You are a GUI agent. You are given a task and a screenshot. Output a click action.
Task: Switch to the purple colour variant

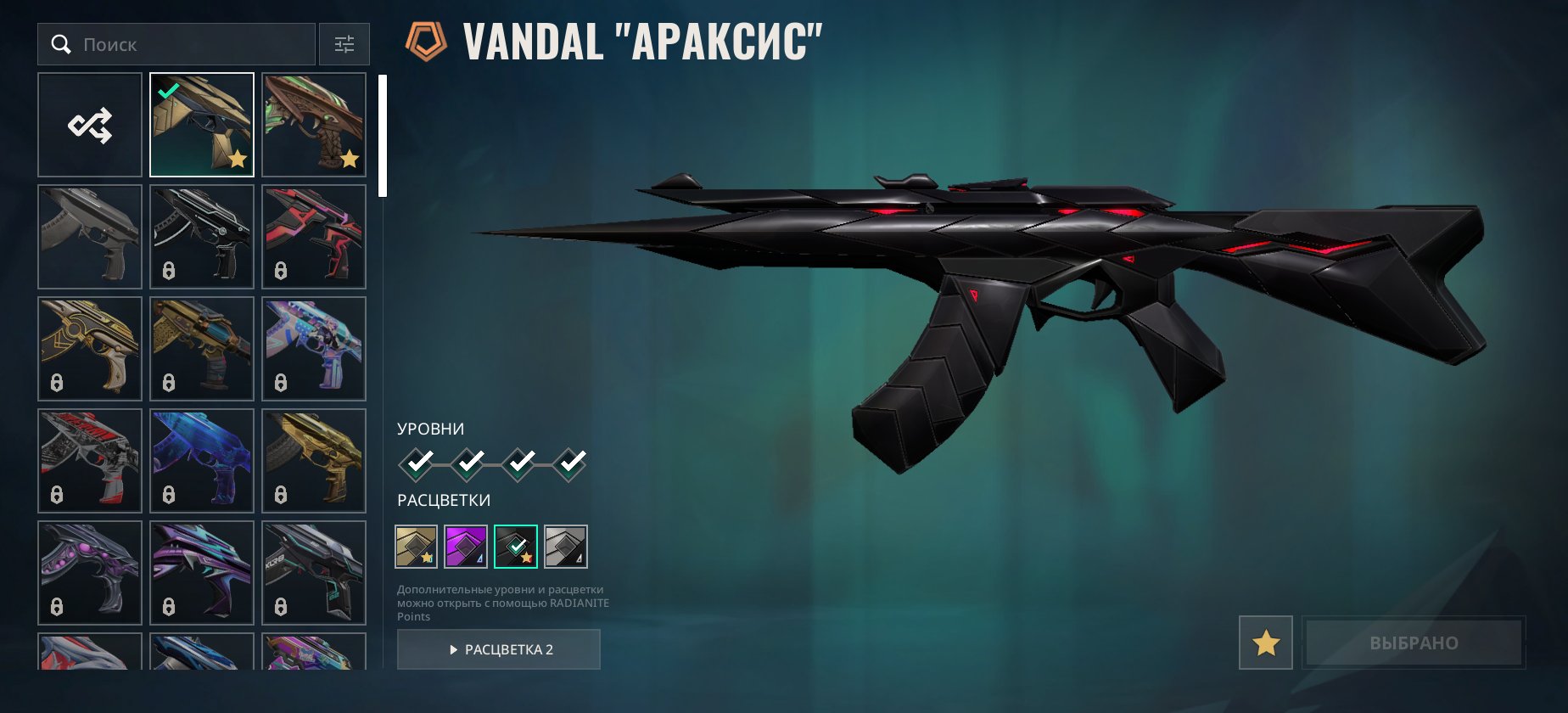point(466,547)
